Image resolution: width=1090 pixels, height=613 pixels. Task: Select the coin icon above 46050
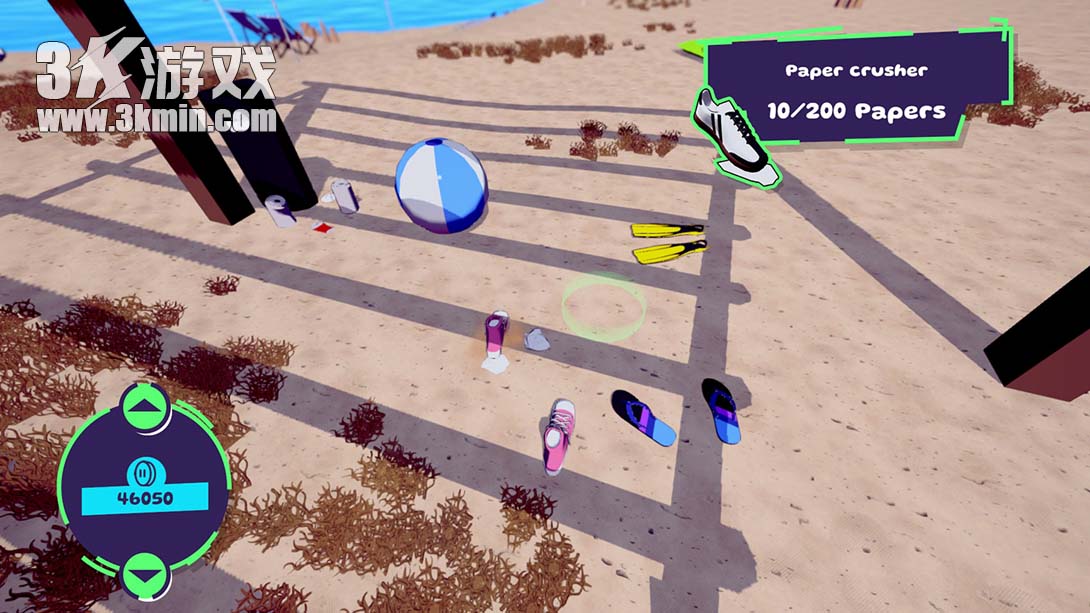145,470
